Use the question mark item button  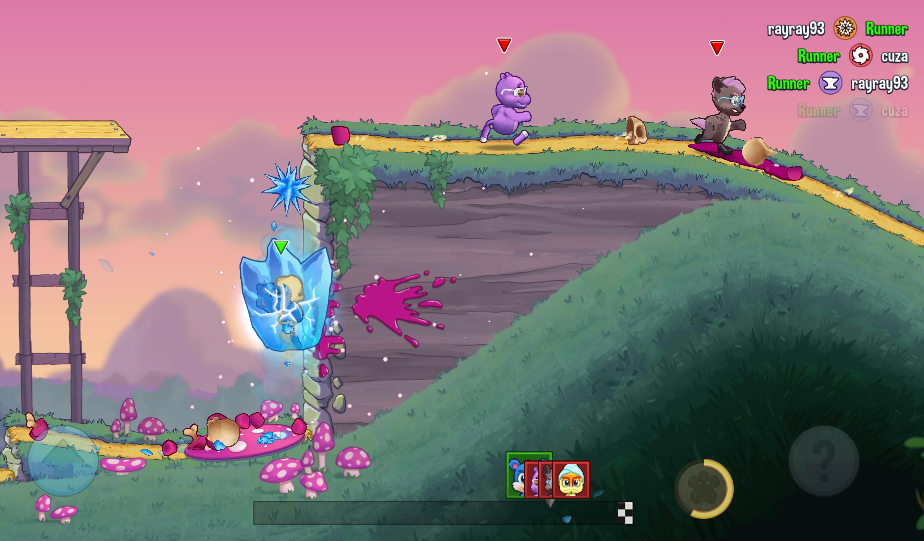click(x=823, y=461)
